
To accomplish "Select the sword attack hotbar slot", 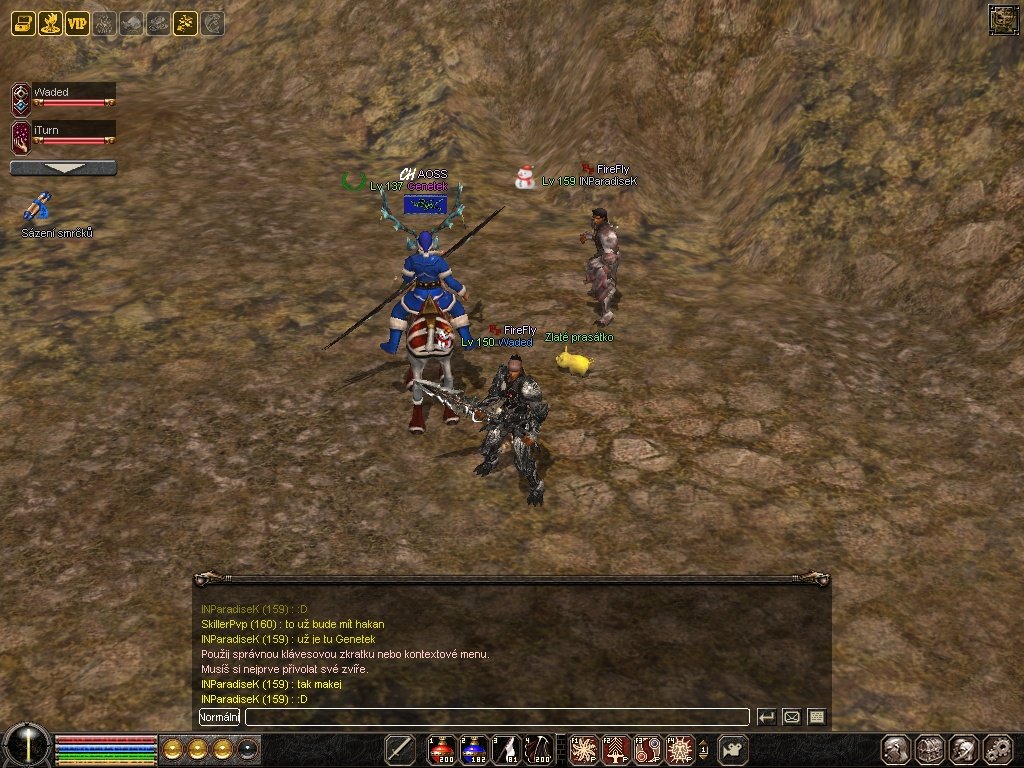I will tap(400, 749).
